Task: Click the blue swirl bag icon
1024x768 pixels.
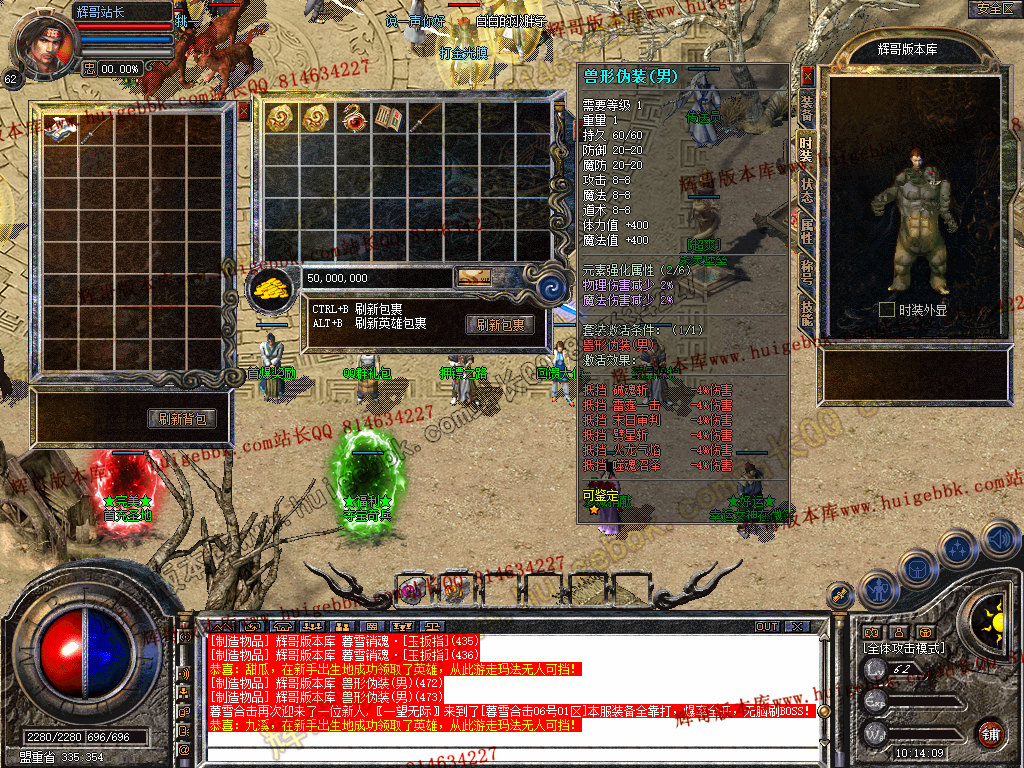Action: 552,288
